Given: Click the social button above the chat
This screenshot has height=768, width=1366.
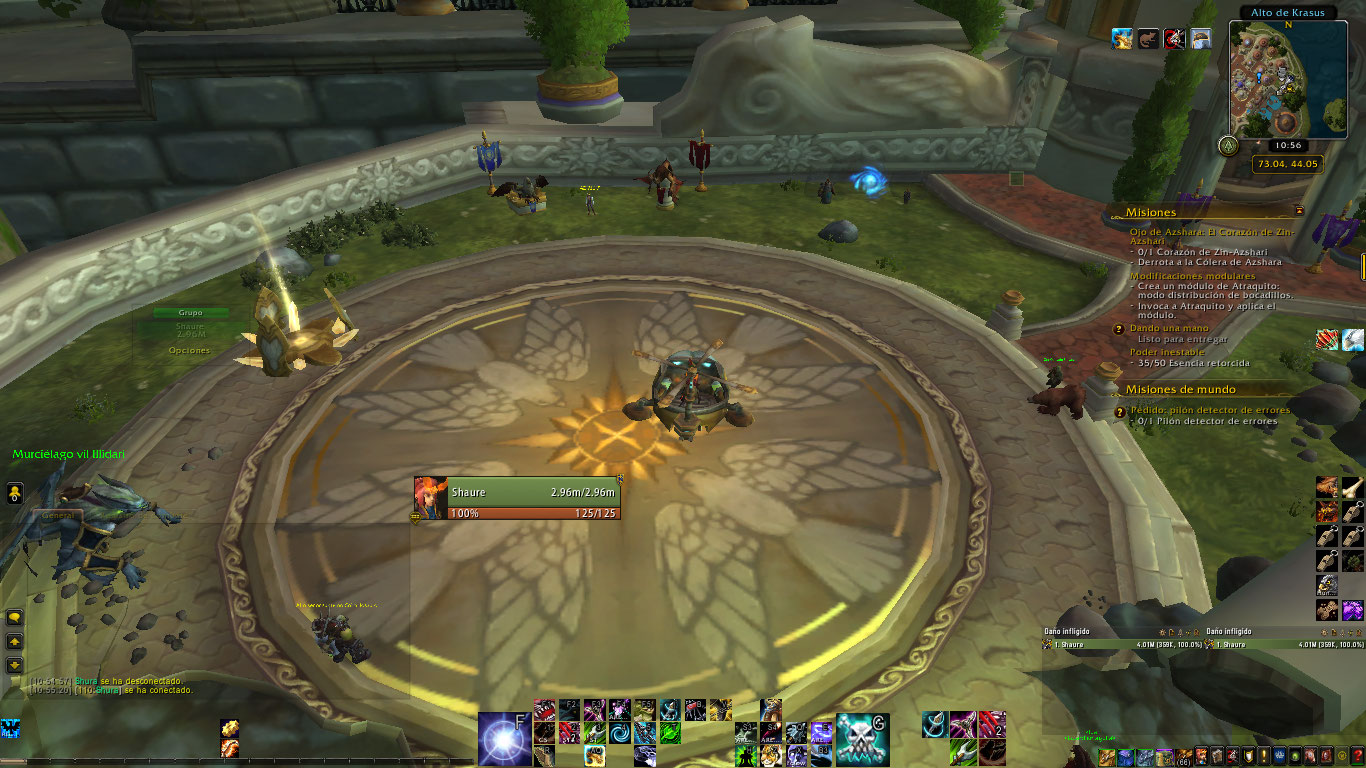Looking at the screenshot, I should (x=15, y=492).
